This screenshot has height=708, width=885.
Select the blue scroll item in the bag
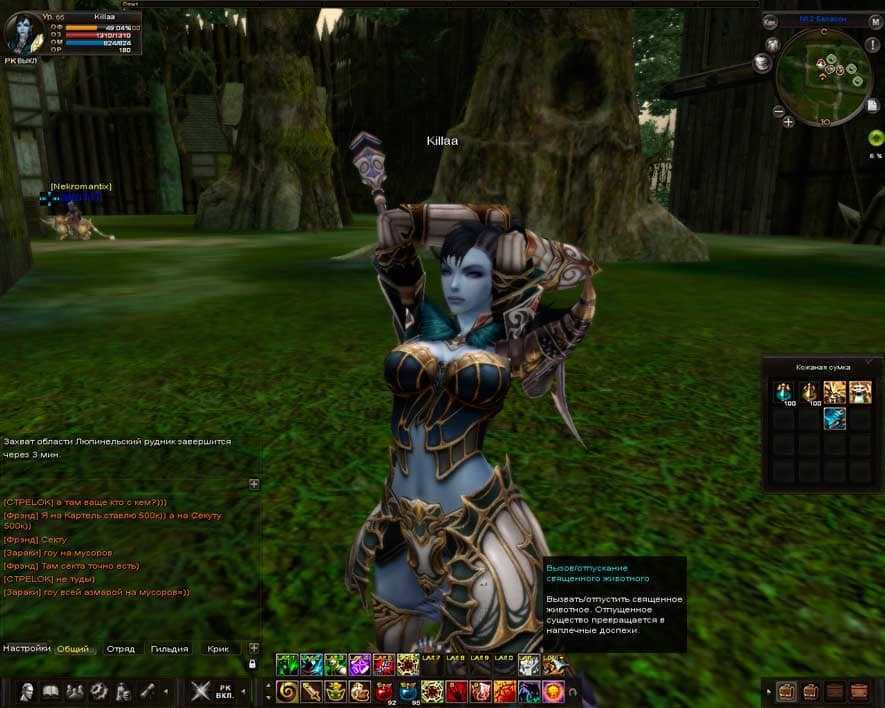834,418
